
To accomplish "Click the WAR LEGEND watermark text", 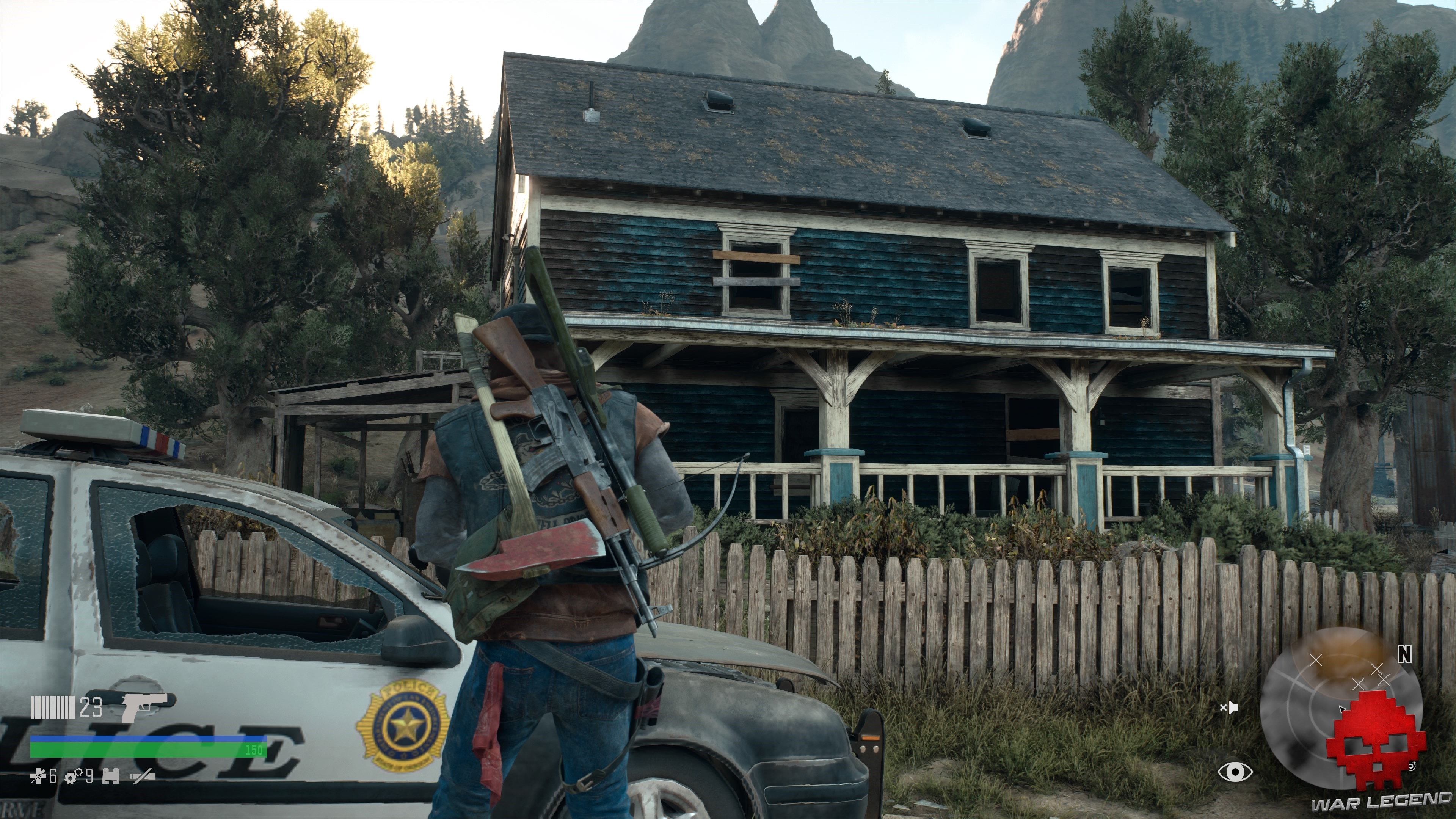I will pos(1380,803).
